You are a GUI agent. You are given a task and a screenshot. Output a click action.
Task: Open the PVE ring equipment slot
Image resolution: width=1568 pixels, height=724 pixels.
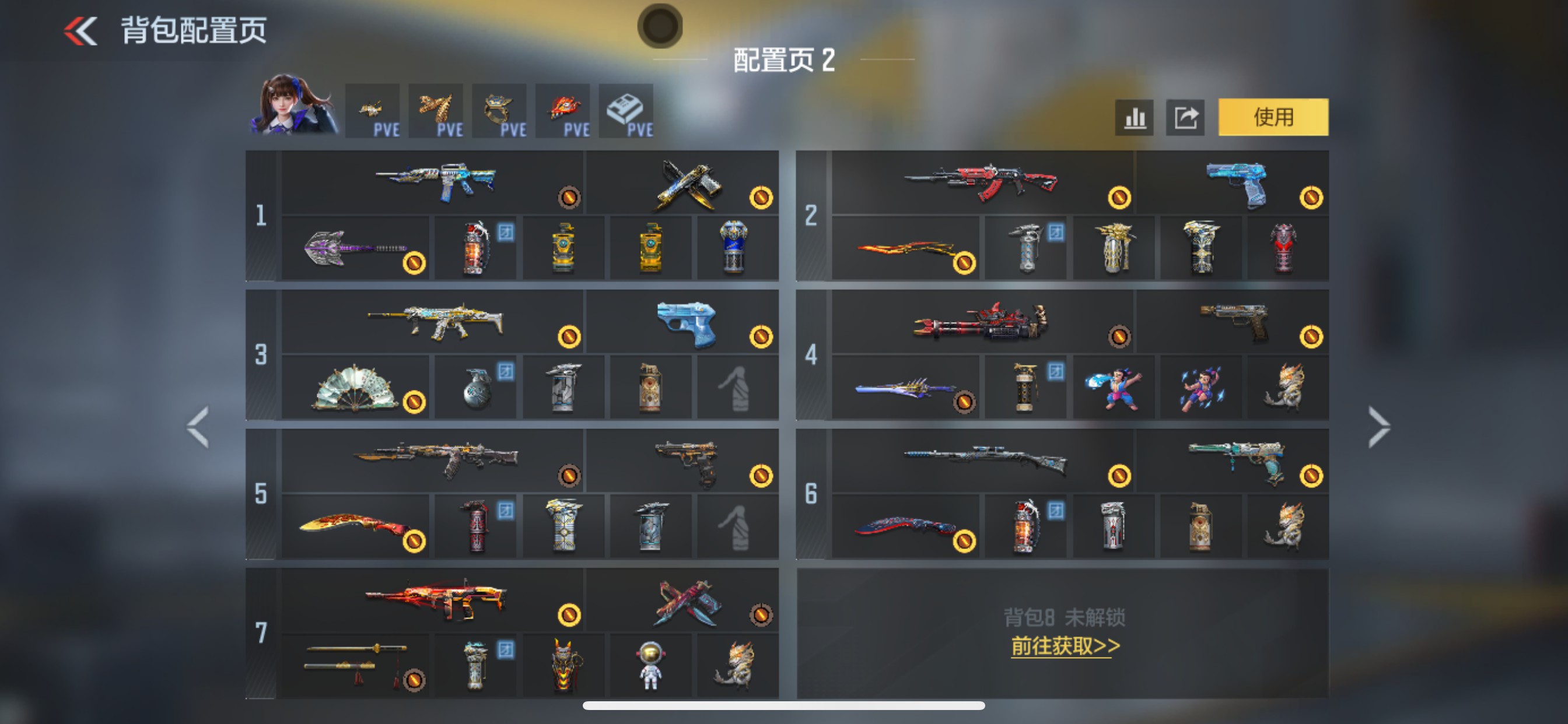[x=500, y=111]
